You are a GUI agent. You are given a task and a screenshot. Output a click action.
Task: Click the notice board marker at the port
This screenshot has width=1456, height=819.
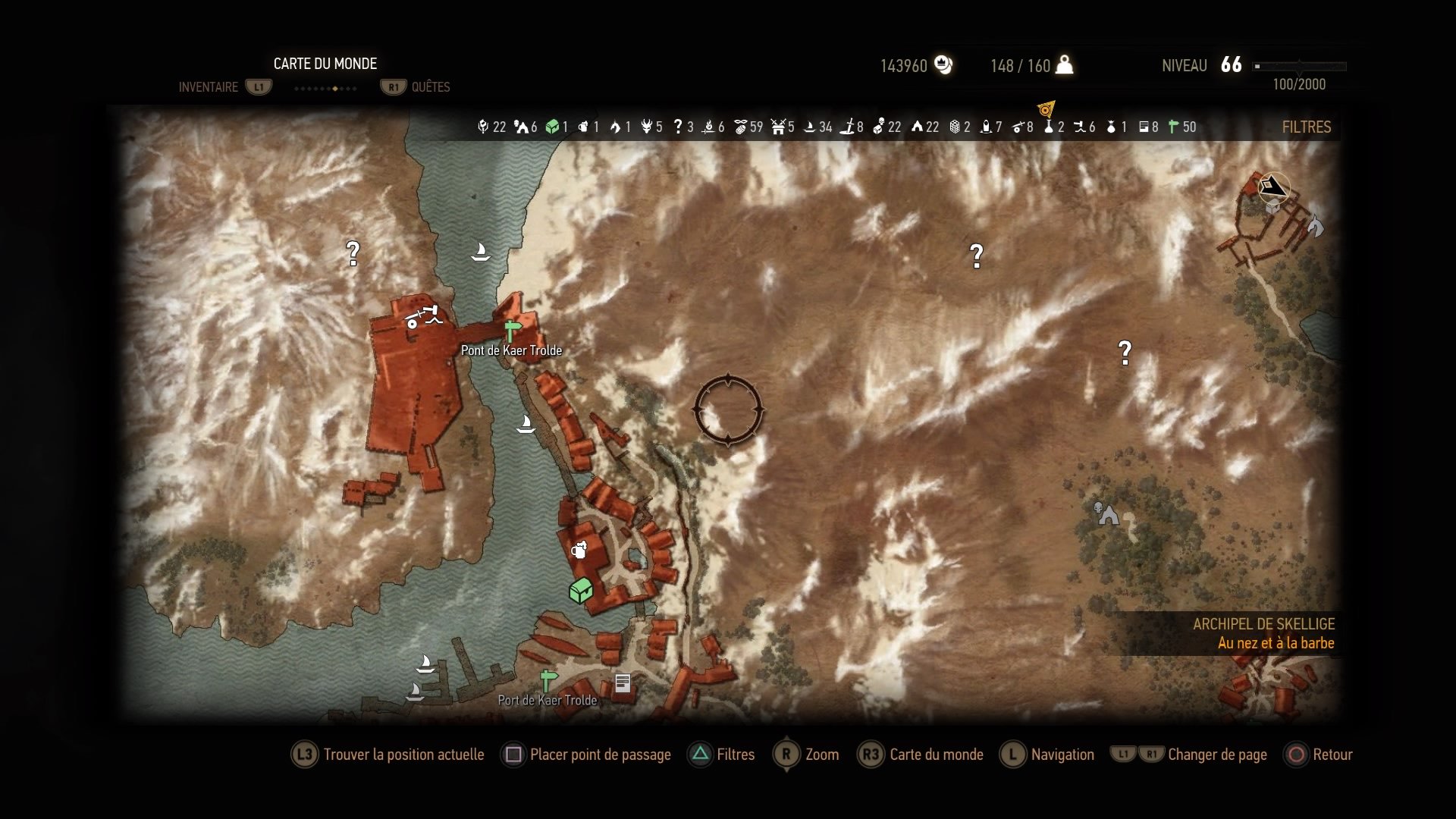click(623, 683)
